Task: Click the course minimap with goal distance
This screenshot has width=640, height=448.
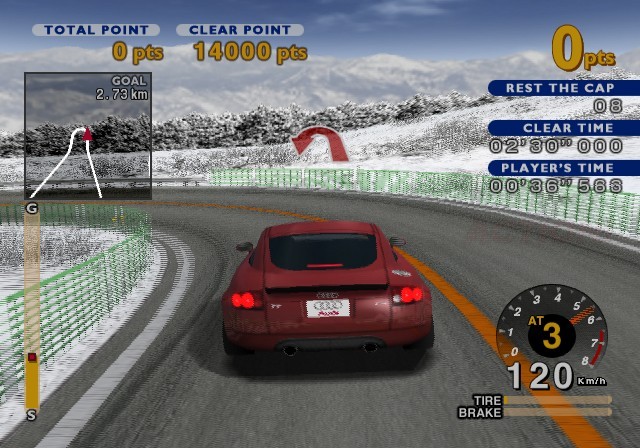Action: coord(88,135)
